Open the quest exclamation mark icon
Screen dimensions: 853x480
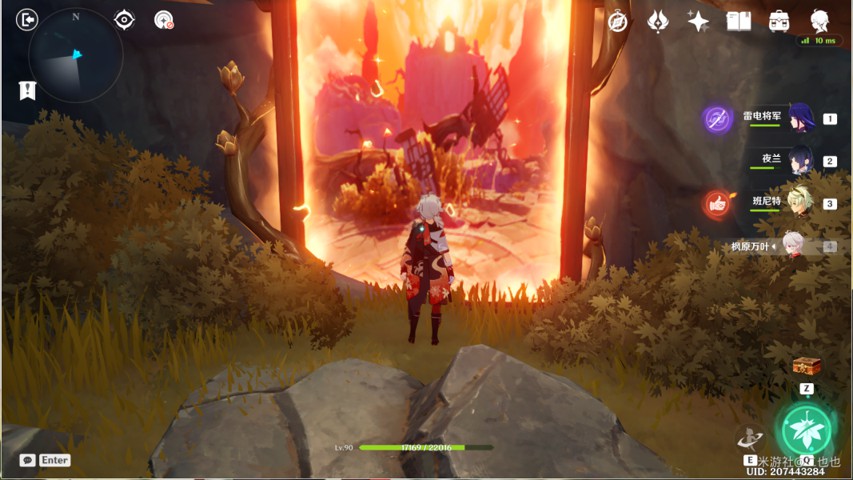coord(27,90)
